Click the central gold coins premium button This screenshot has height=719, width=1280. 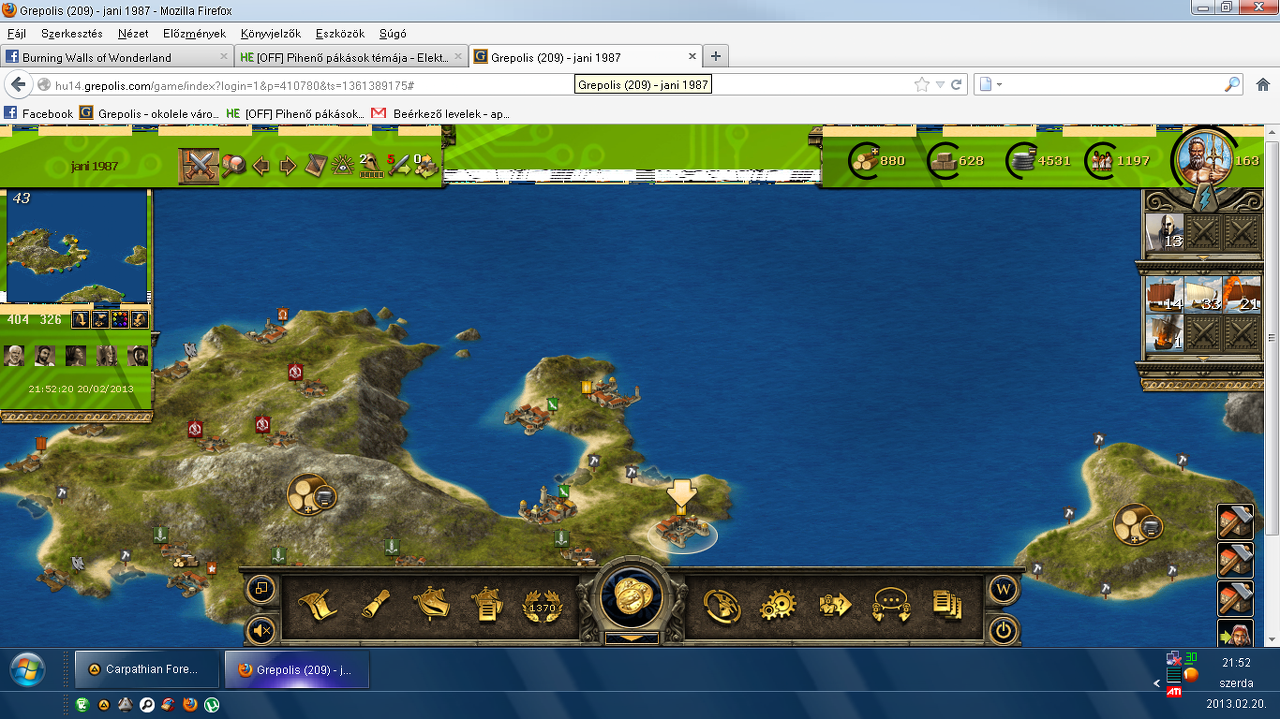pyautogui.click(x=629, y=597)
